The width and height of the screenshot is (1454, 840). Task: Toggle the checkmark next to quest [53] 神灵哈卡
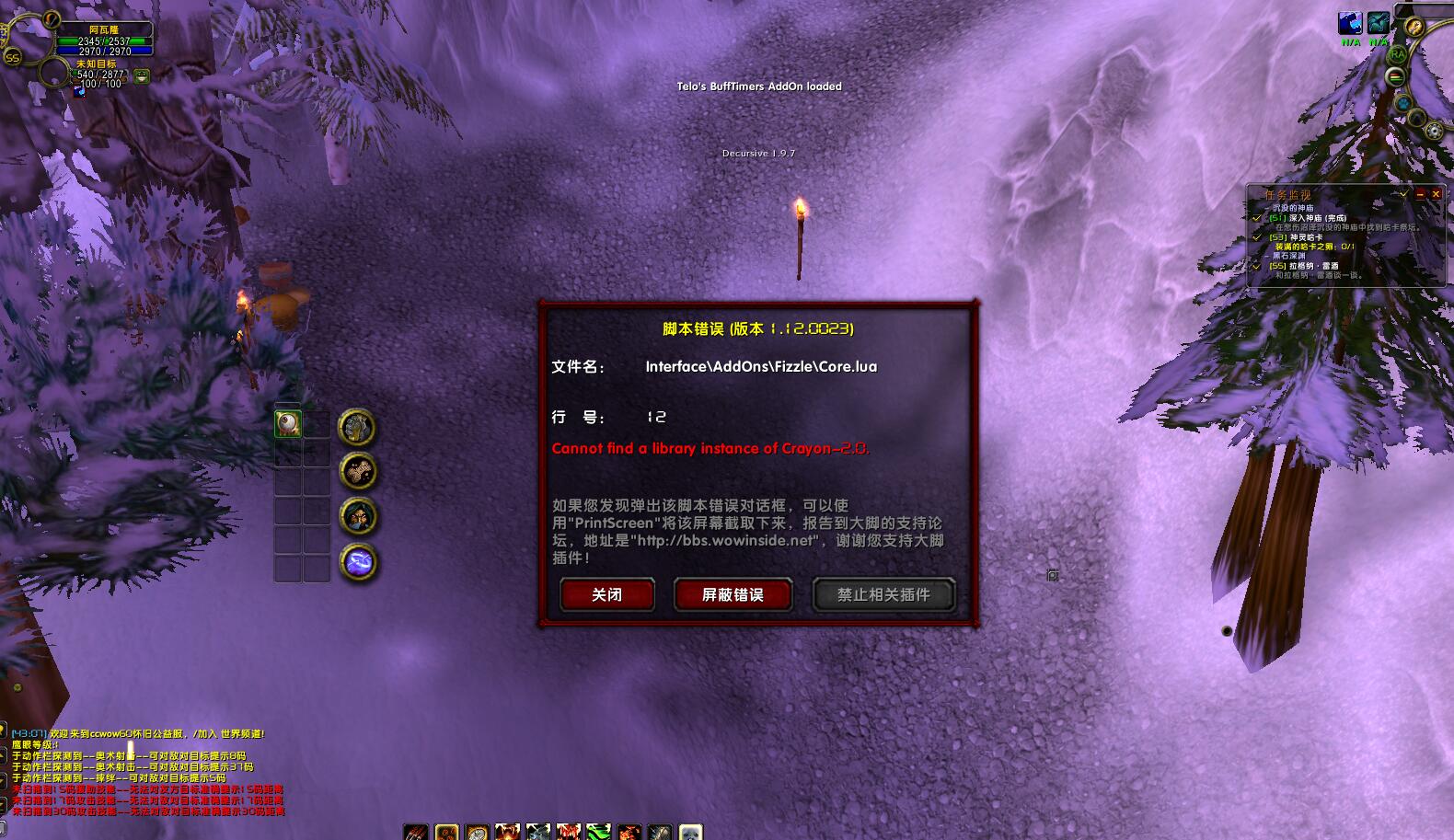1257,237
